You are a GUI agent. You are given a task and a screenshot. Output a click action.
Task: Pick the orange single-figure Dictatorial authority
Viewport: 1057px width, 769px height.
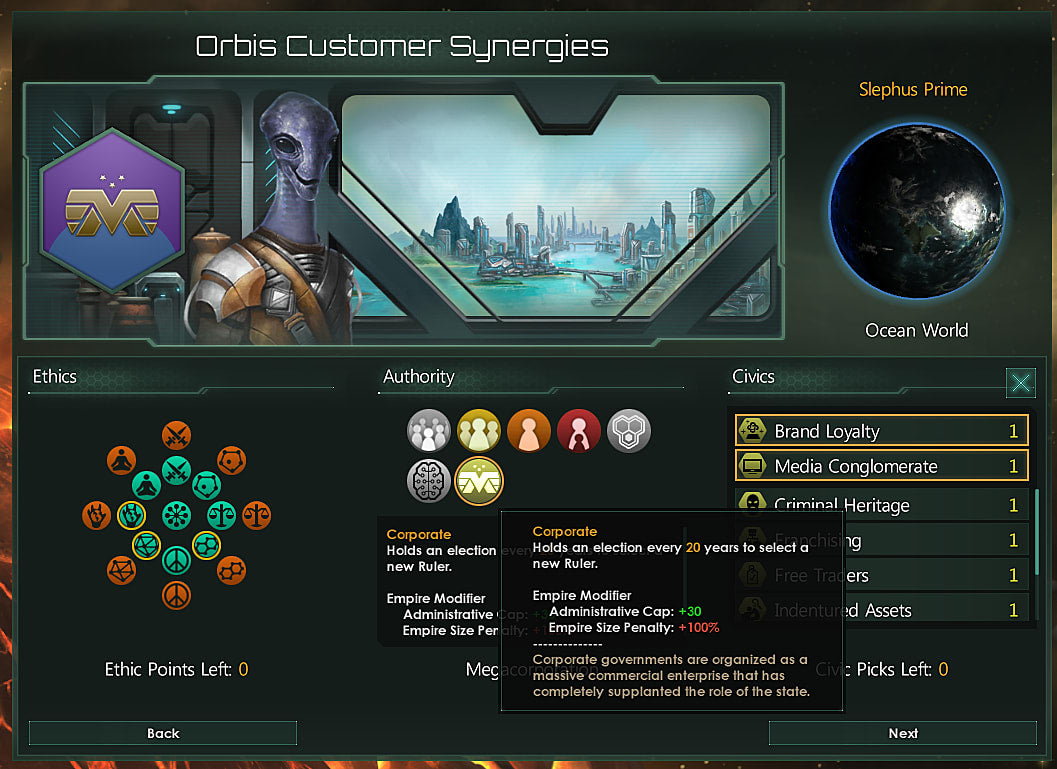pos(528,431)
